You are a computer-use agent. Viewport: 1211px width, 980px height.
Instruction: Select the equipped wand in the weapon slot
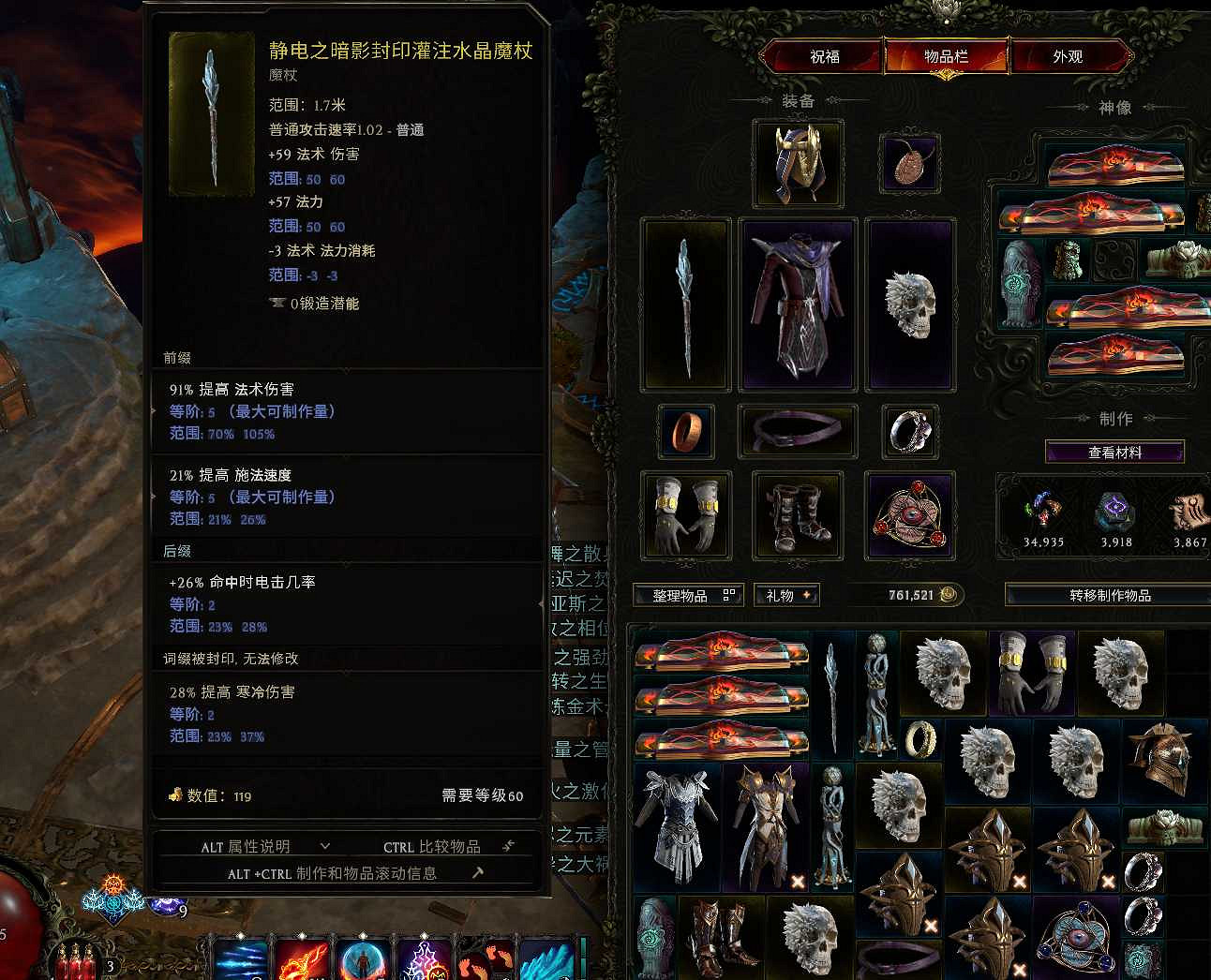pyautogui.click(x=685, y=303)
